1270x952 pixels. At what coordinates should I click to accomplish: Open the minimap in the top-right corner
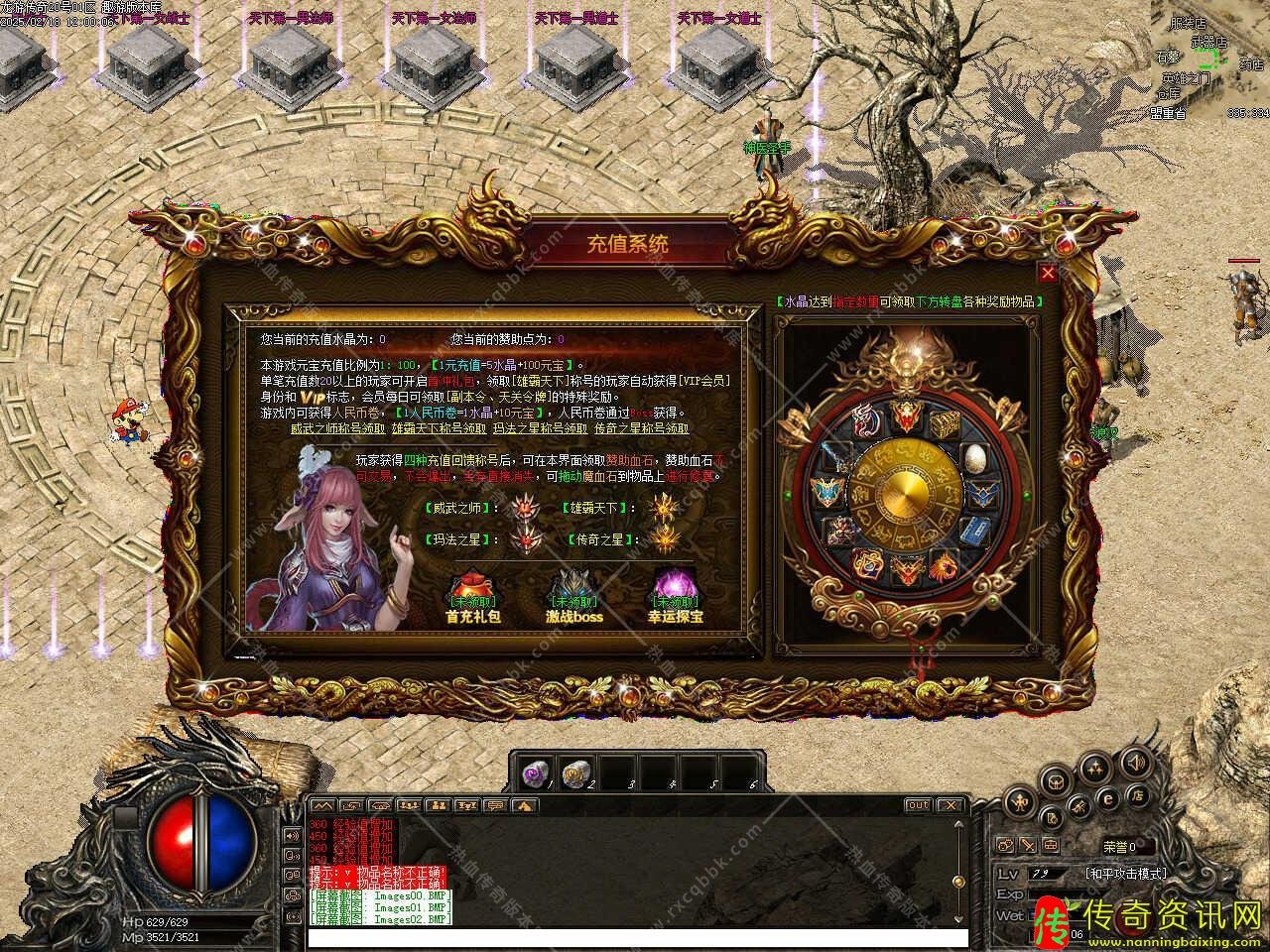click(x=1212, y=59)
